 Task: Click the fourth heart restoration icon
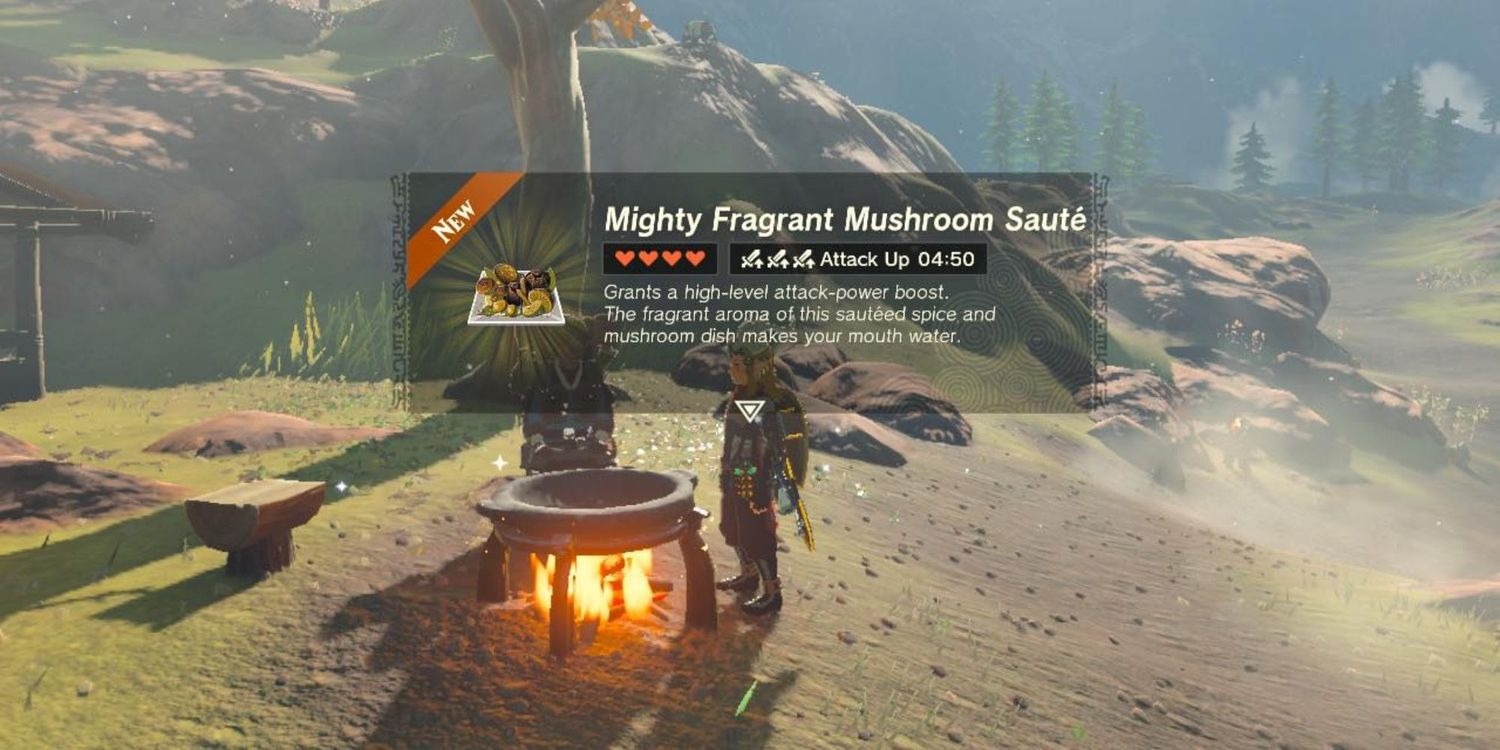tap(697, 259)
